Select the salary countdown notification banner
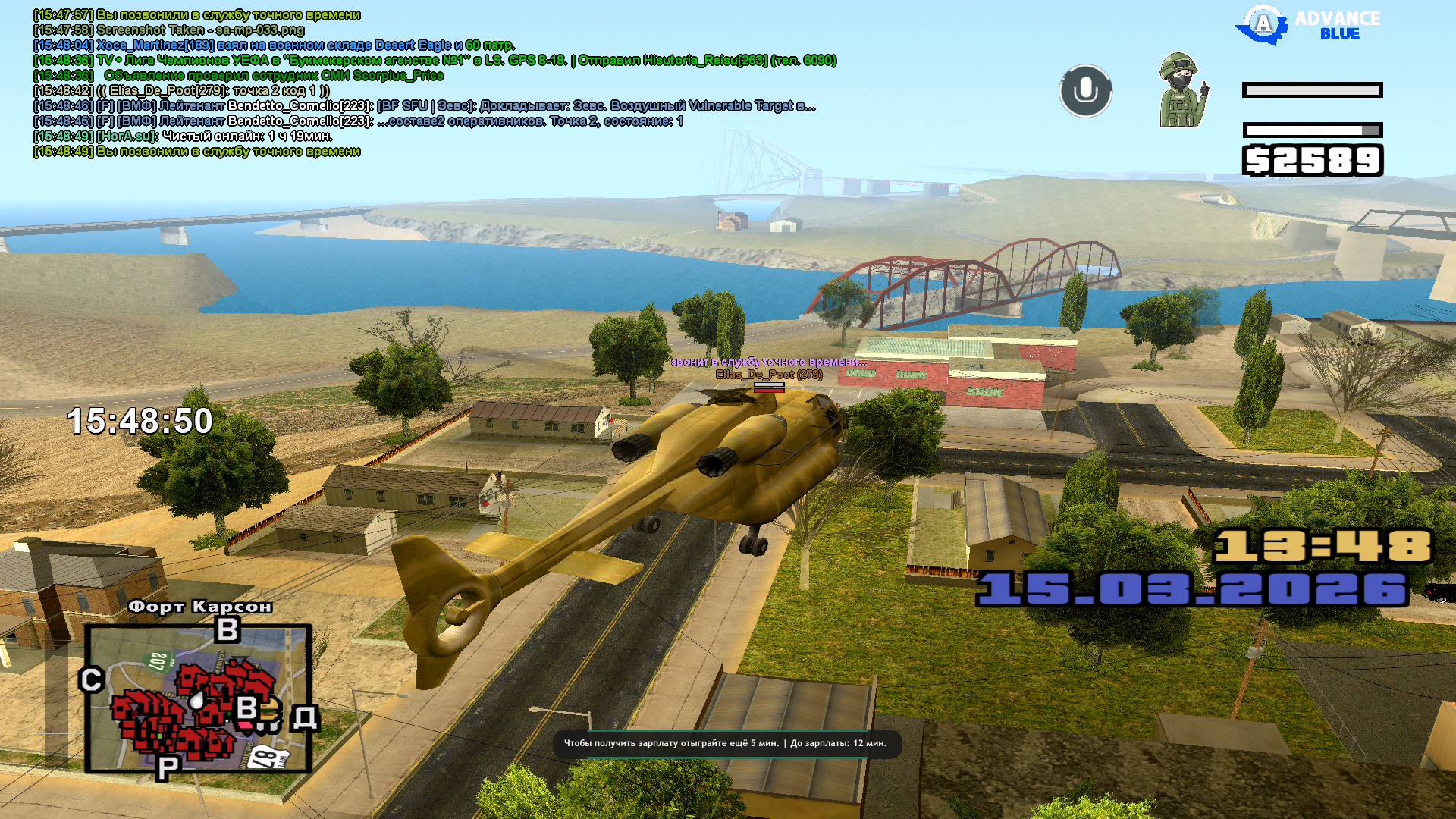This screenshot has width=1456, height=819. [x=726, y=743]
